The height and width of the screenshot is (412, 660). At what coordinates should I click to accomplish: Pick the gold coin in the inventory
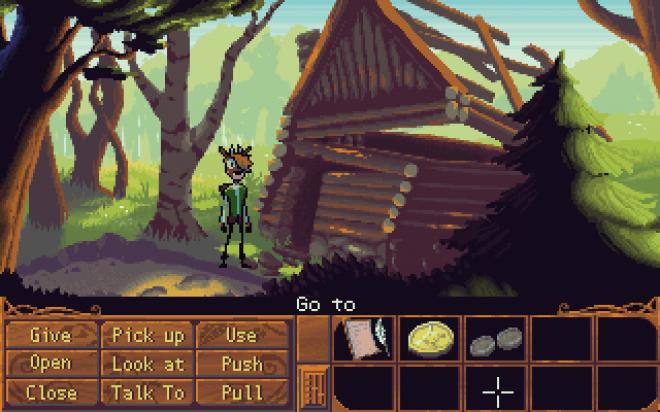(x=430, y=339)
